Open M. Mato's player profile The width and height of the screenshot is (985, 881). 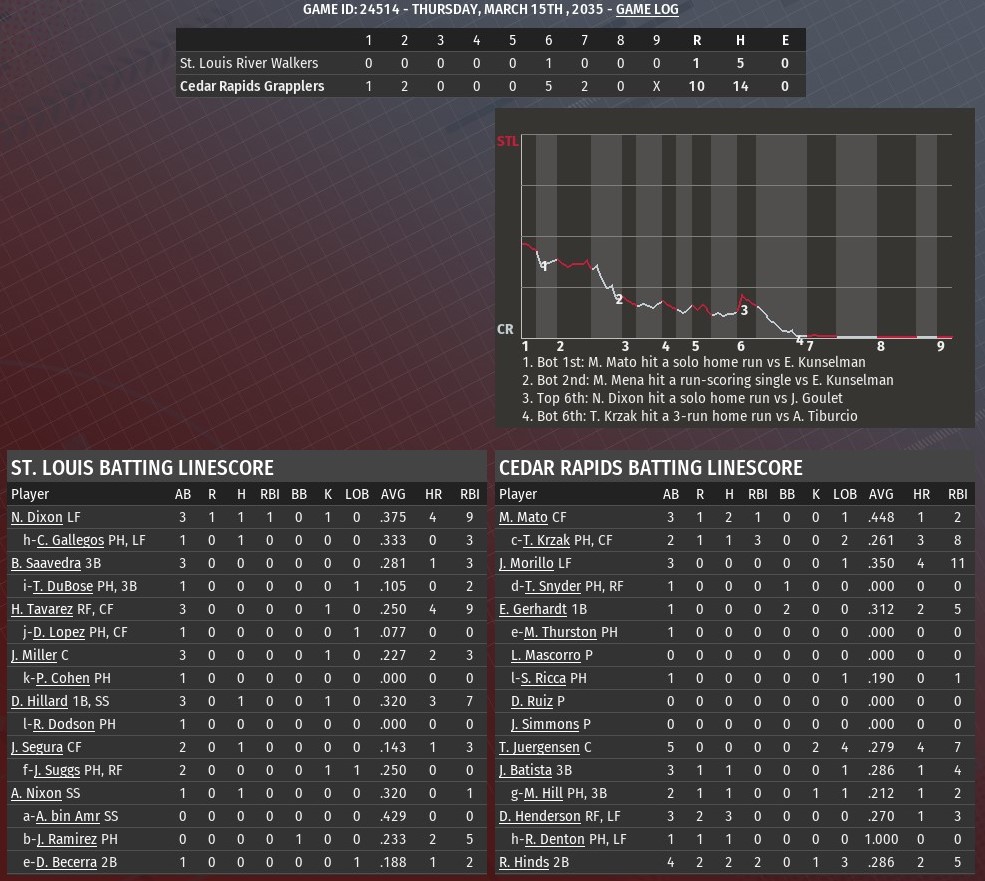[x=523, y=518]
